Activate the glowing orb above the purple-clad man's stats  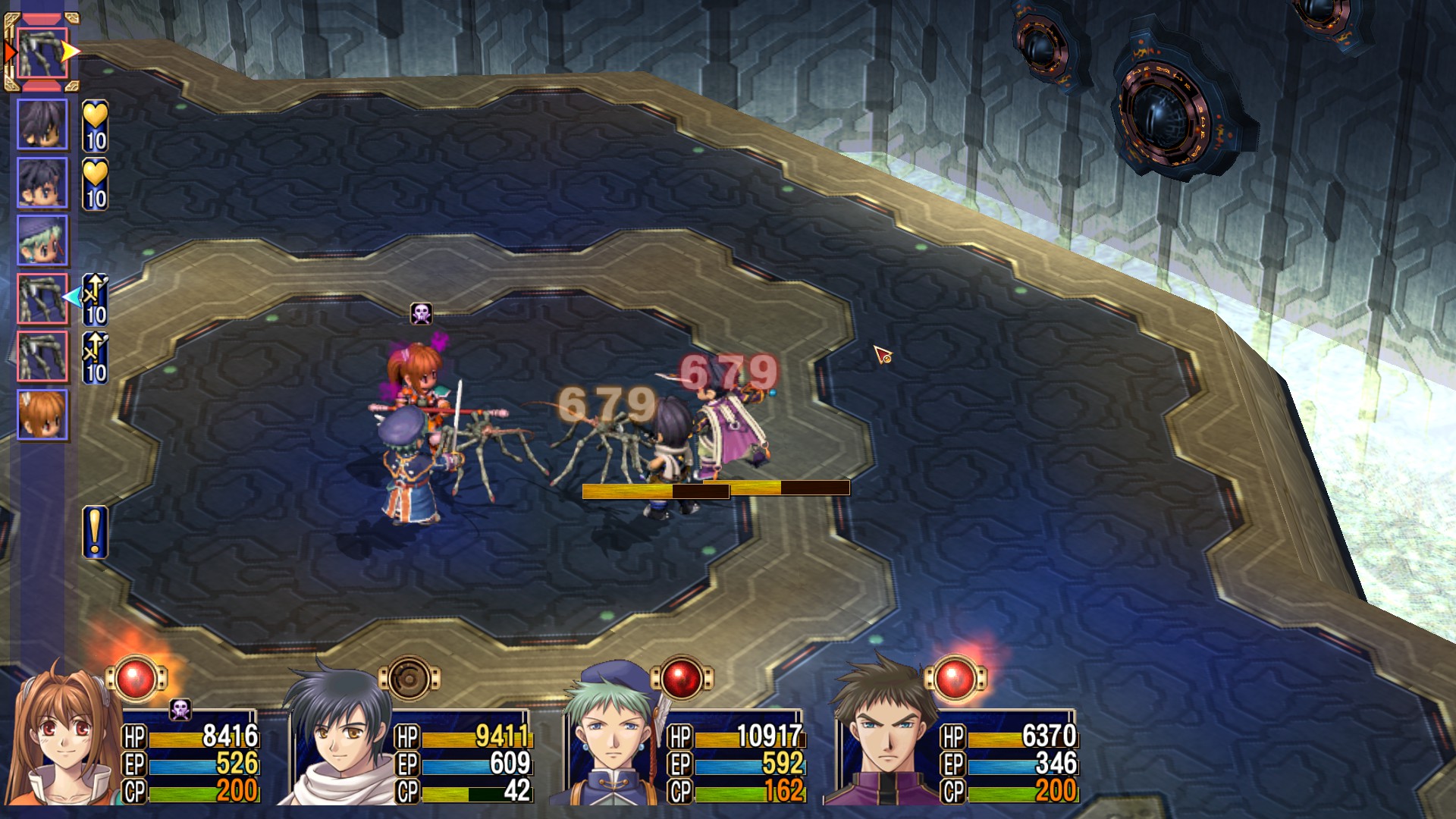point(955,677)
